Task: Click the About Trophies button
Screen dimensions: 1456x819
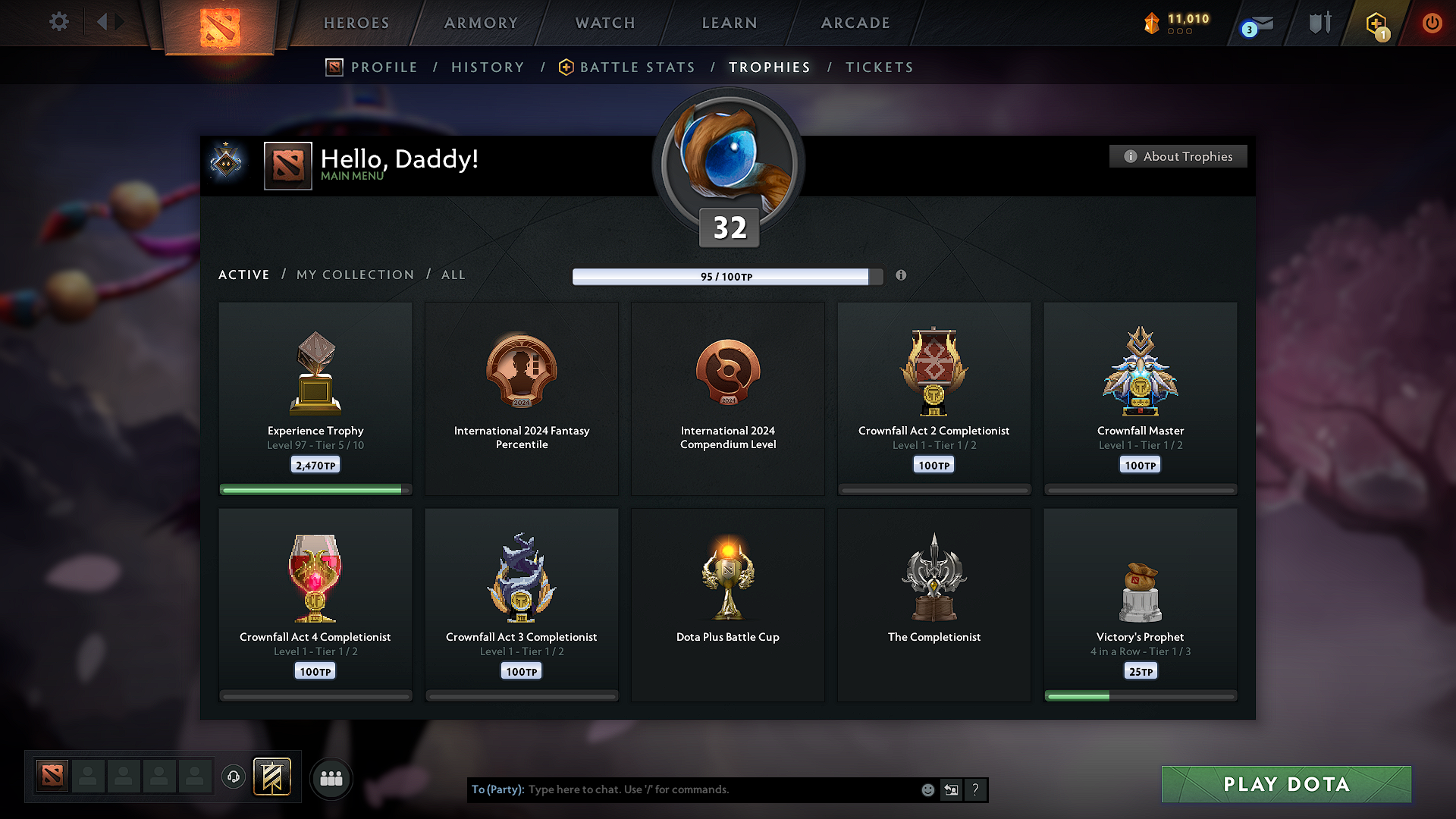Action: tap(1177, 156)
